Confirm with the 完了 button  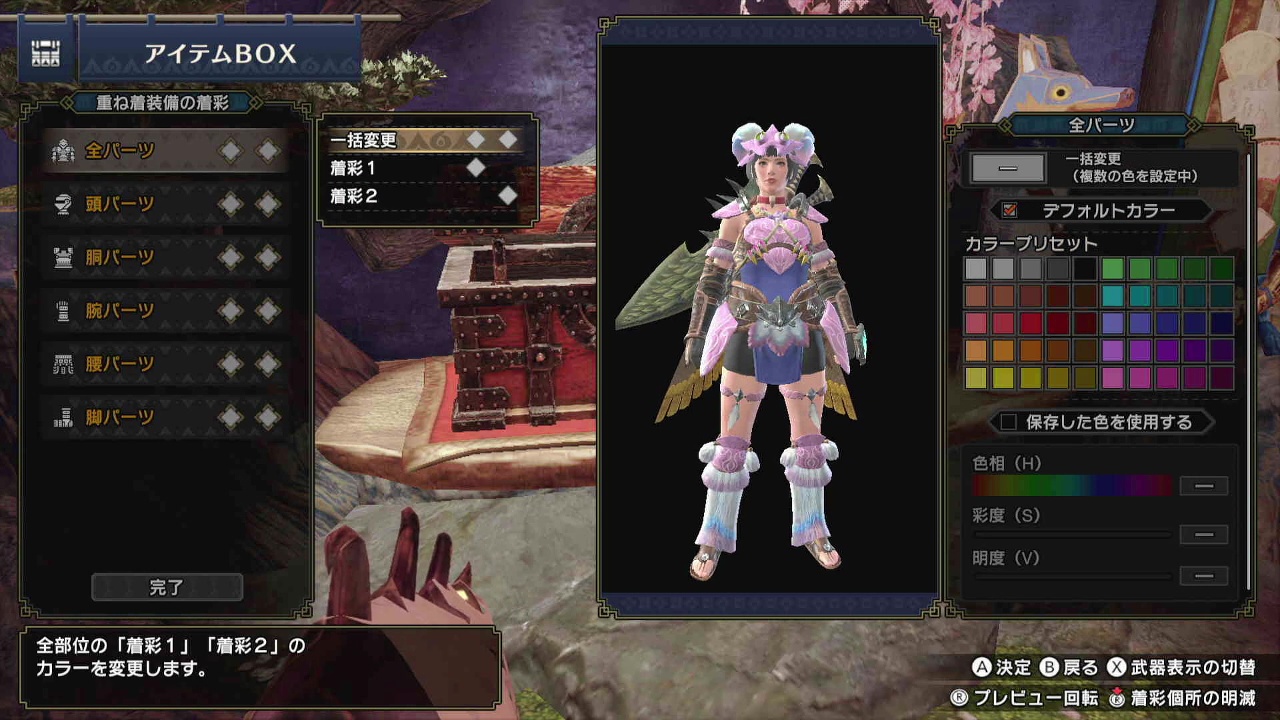(x=167, y=588)
